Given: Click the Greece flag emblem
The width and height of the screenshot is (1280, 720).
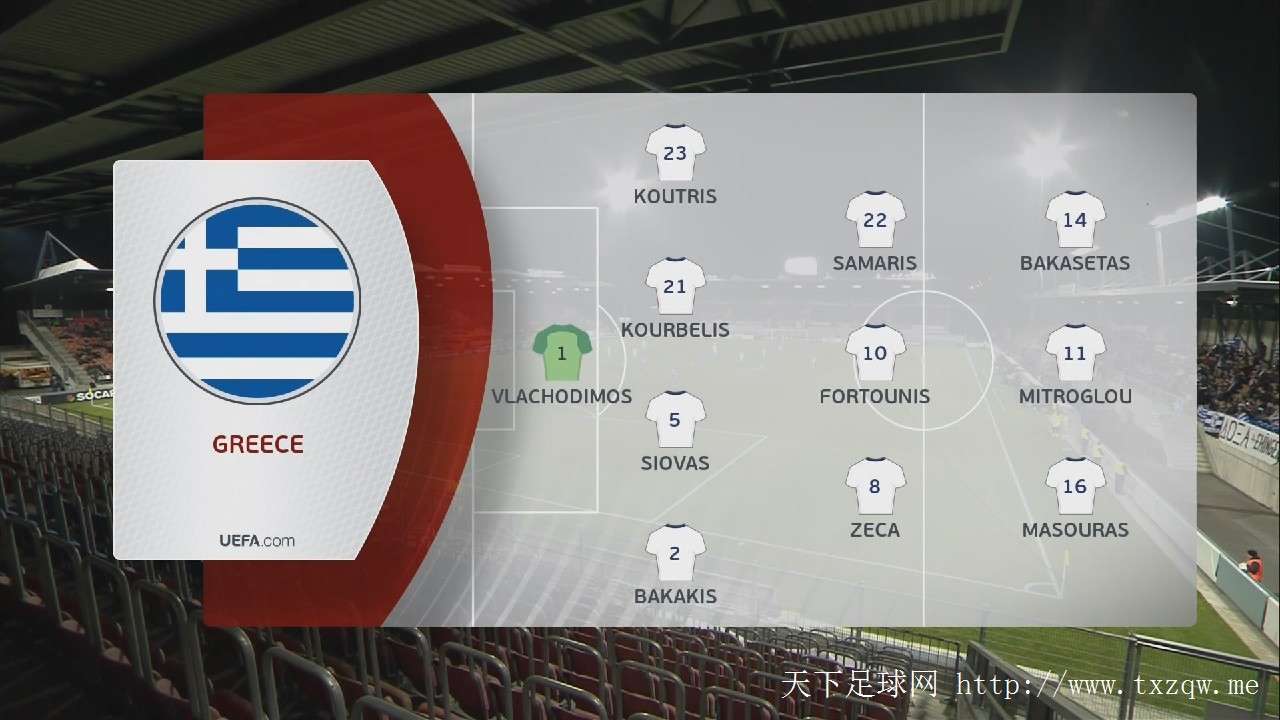Looking at the screenshot, I should 257,300.
